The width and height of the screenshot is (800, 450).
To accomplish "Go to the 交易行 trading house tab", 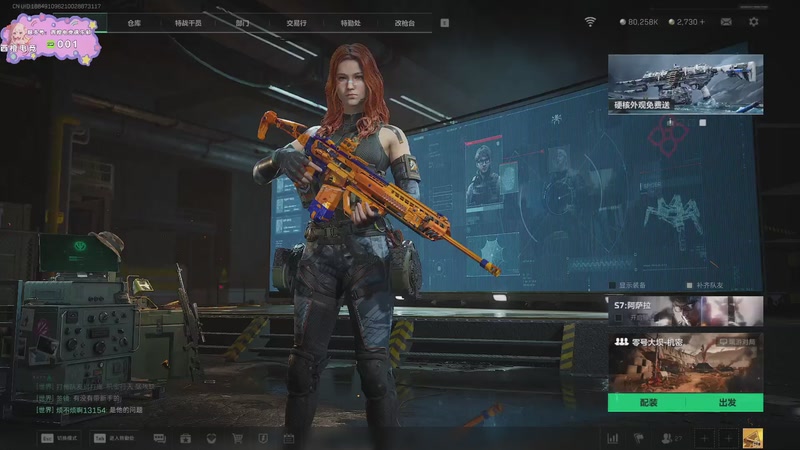I will click(296, 21).
